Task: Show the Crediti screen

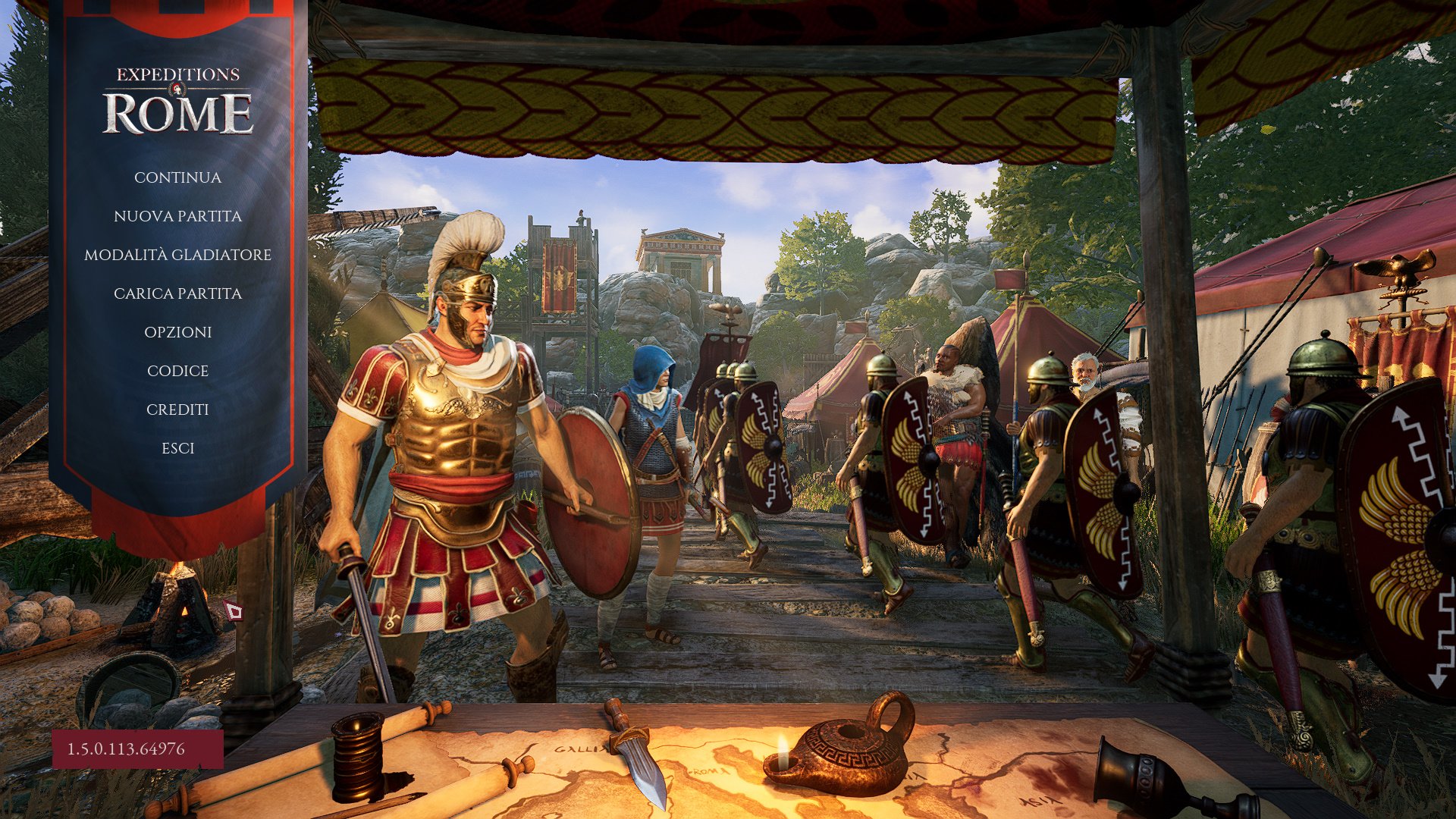Action: [177, 409]
